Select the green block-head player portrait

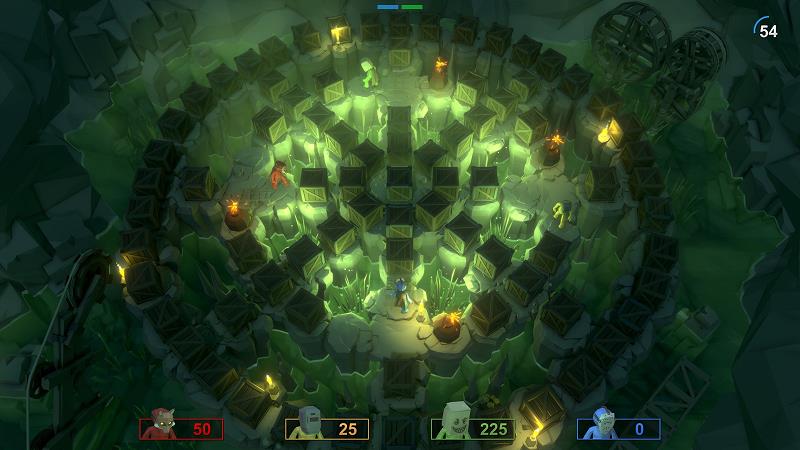pyautogui.click(x=454, y=425)
